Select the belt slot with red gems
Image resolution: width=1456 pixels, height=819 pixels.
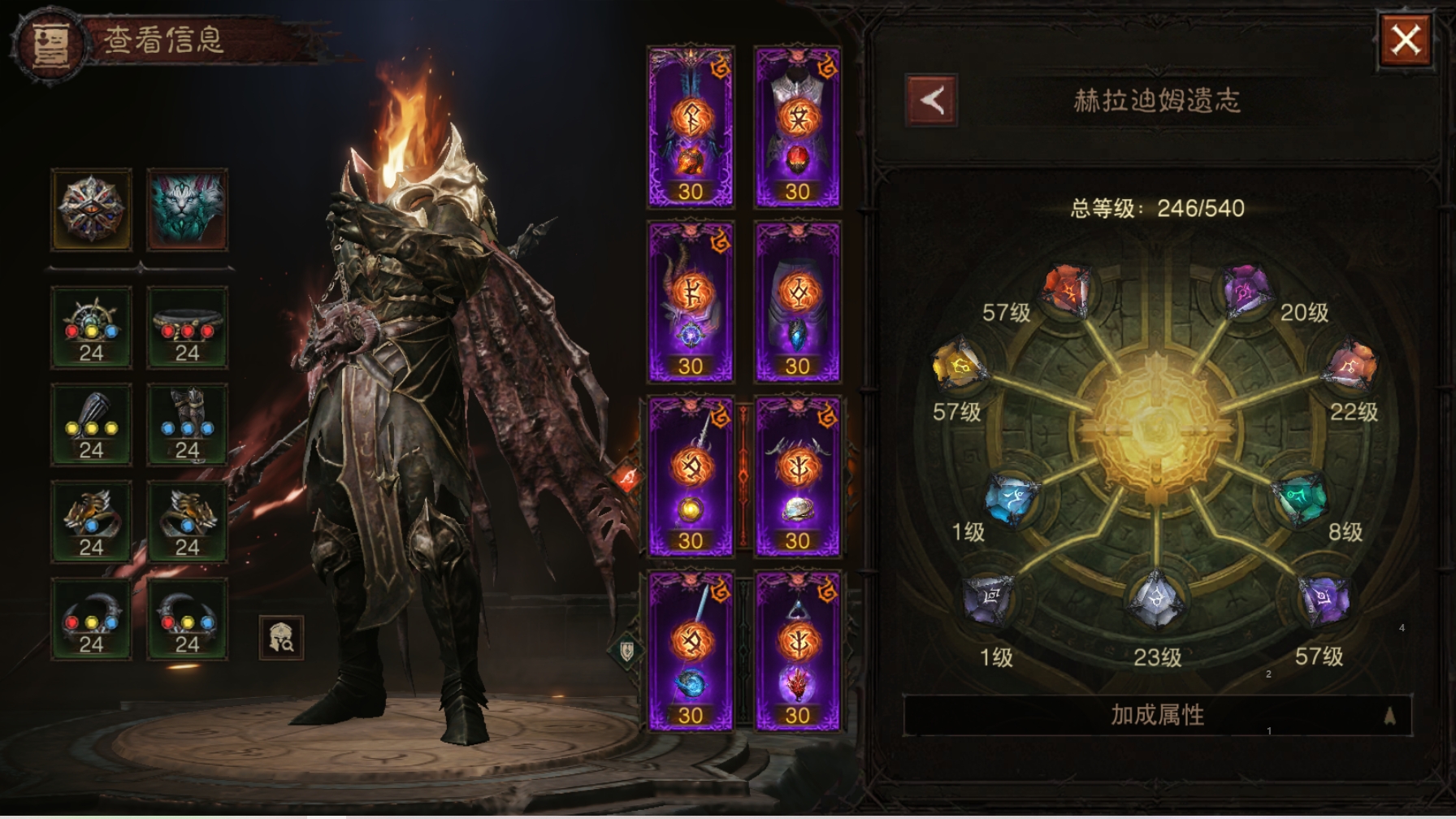(x=187, y=327)
